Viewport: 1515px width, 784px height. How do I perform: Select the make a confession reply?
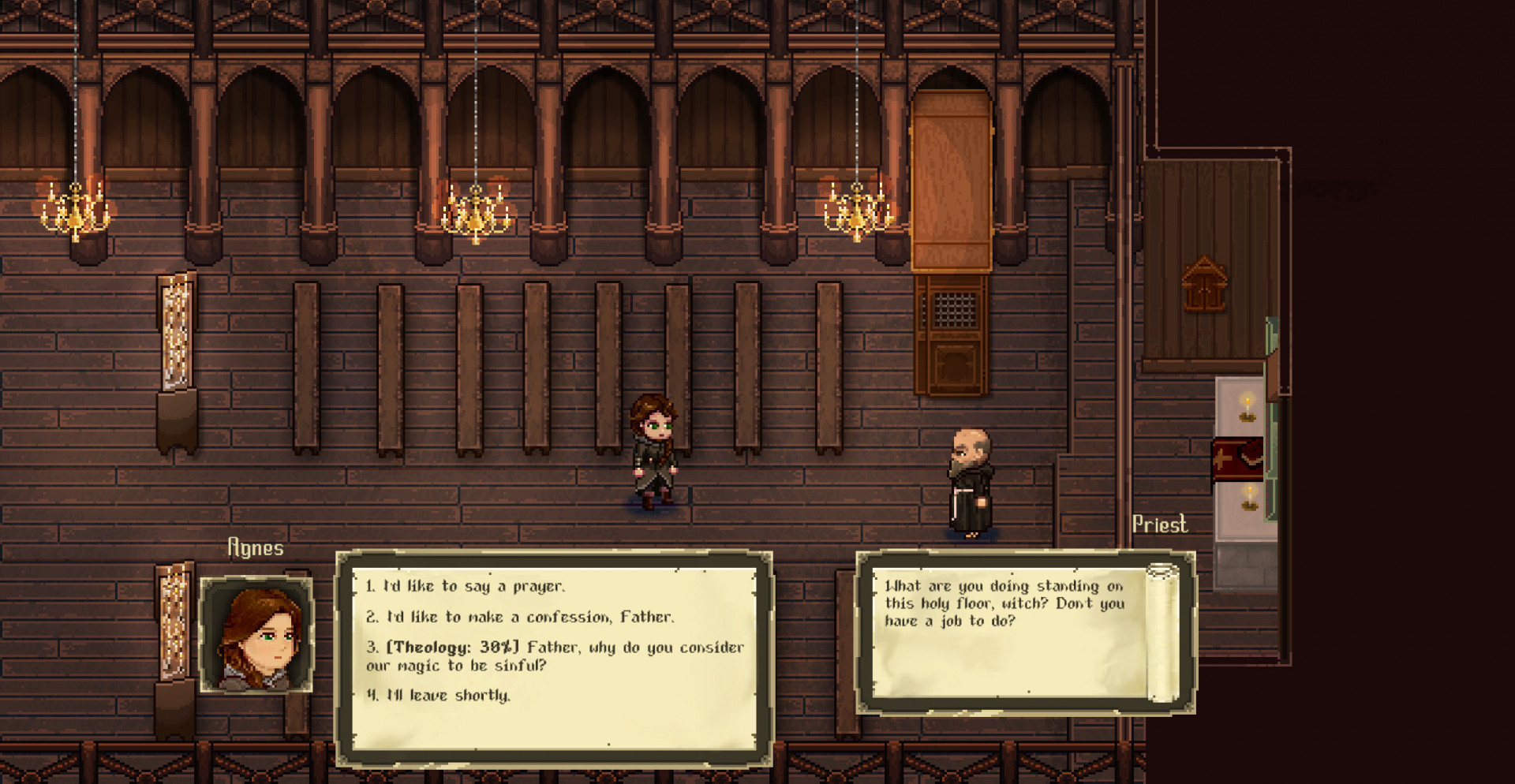coord(520,617)
